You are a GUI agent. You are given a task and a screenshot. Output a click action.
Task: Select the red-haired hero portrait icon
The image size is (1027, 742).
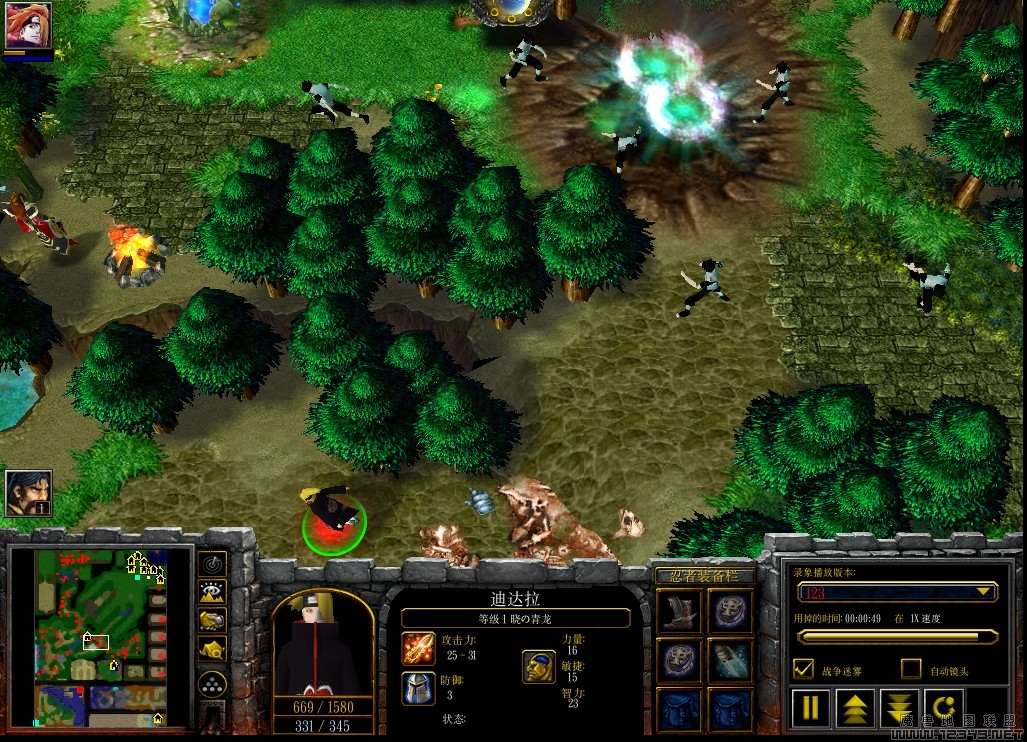[28, 26]
